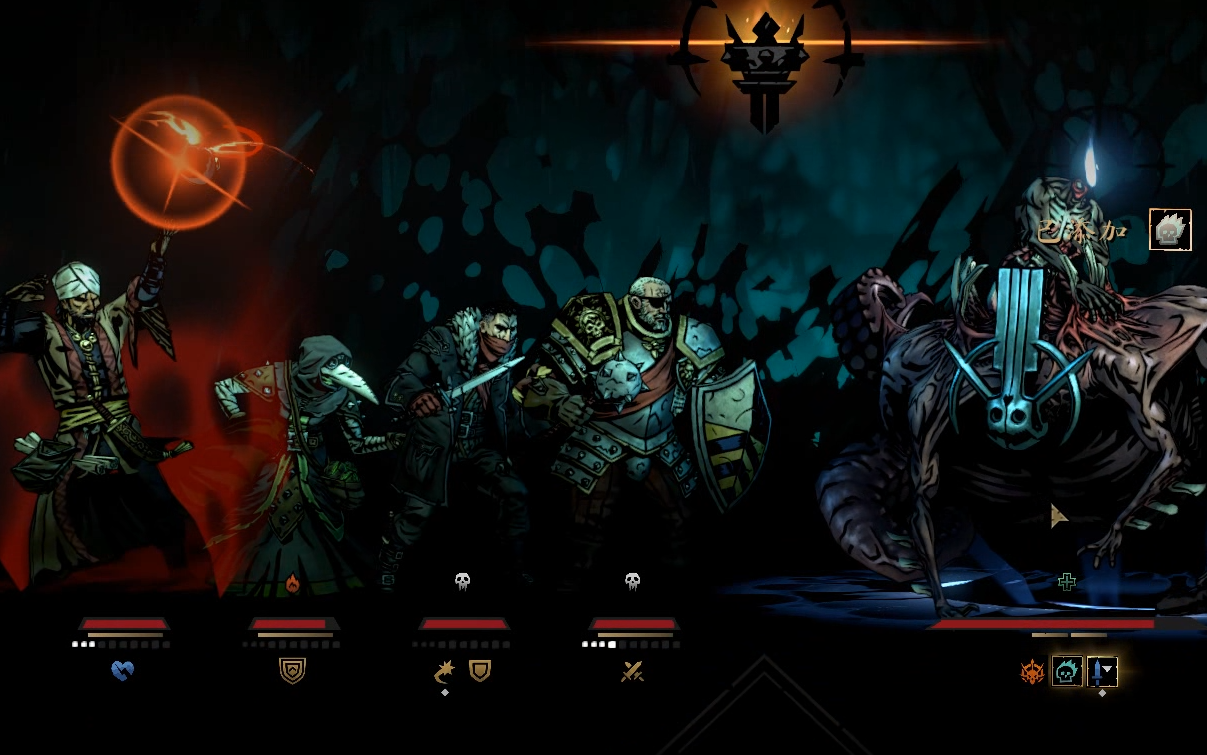Inspect the teal flaming skull enemy token
The image size is (1207, 755).
click(1067, 672)
